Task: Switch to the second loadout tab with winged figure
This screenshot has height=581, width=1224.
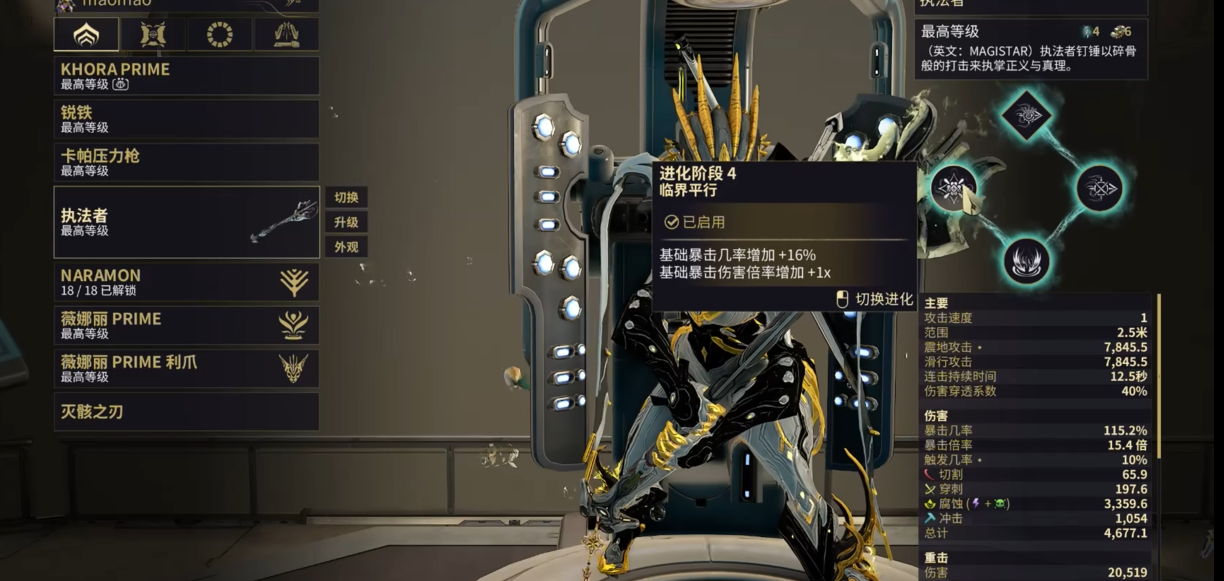Action: [153, 35]
